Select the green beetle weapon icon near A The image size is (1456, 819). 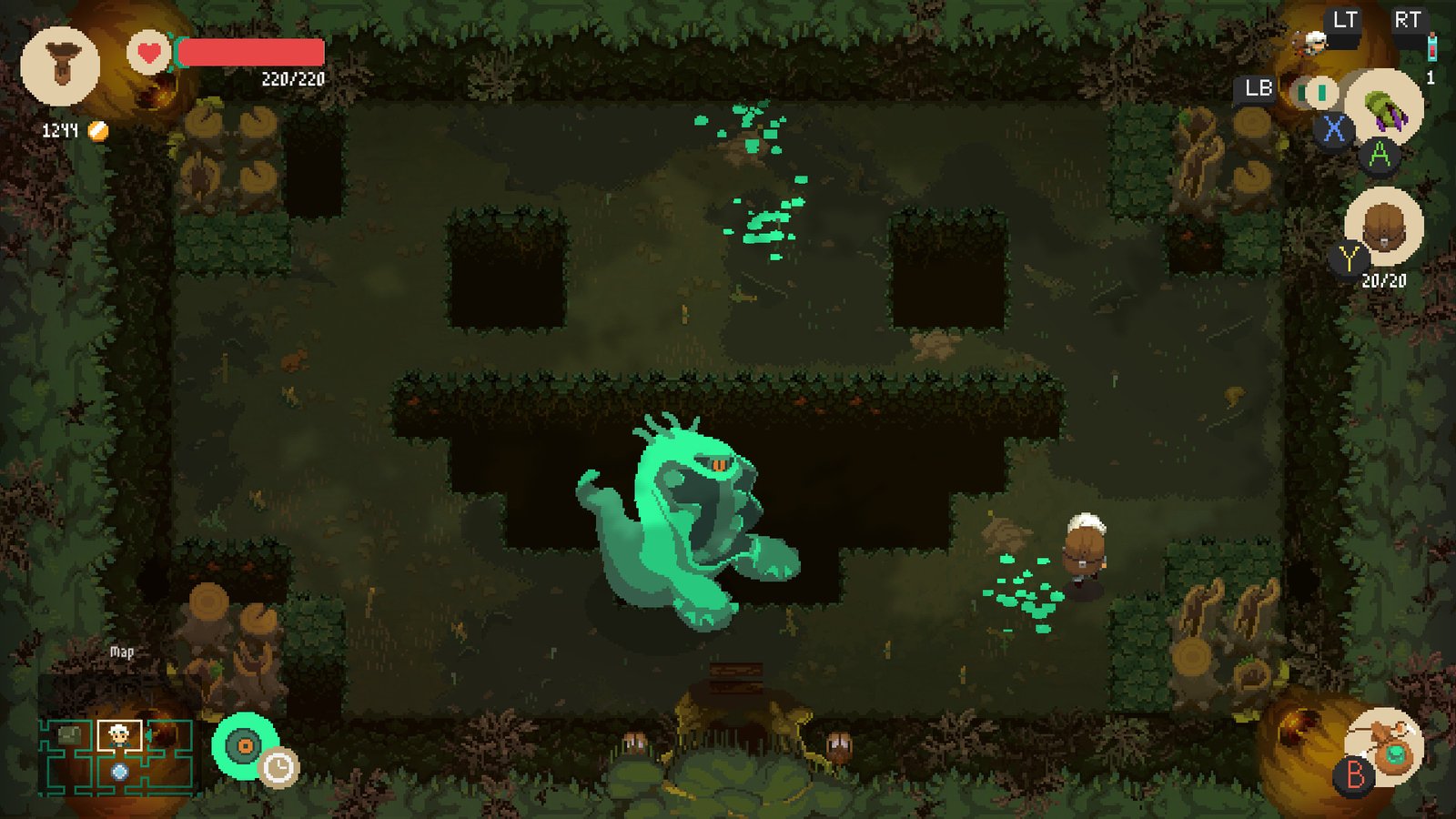pos(1385,109)
